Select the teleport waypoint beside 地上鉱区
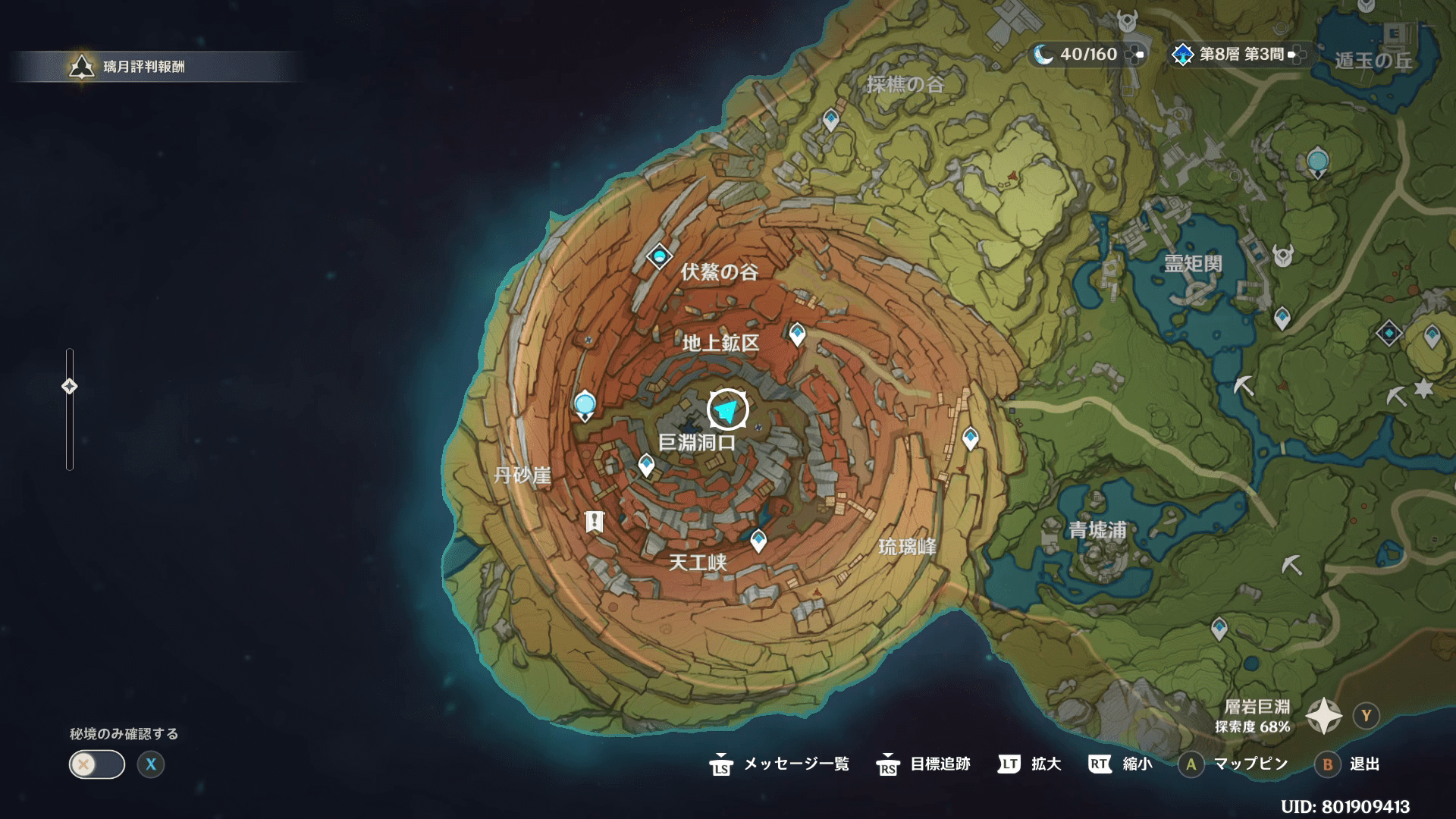Viewport: 1456px width, 819px height. [797, 334]
